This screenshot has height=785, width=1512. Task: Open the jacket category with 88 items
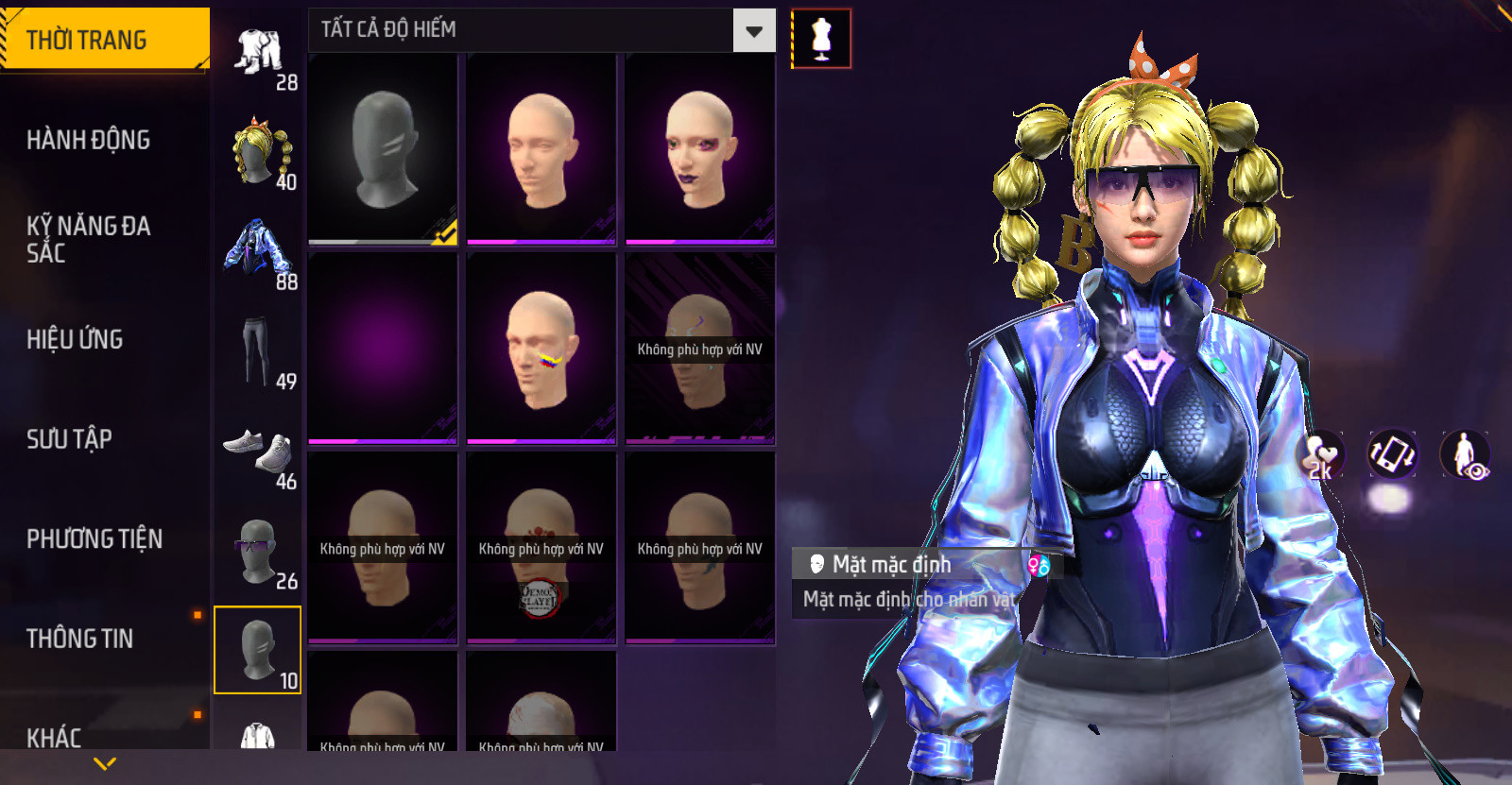pyautogui.click(x=259, y=253)
